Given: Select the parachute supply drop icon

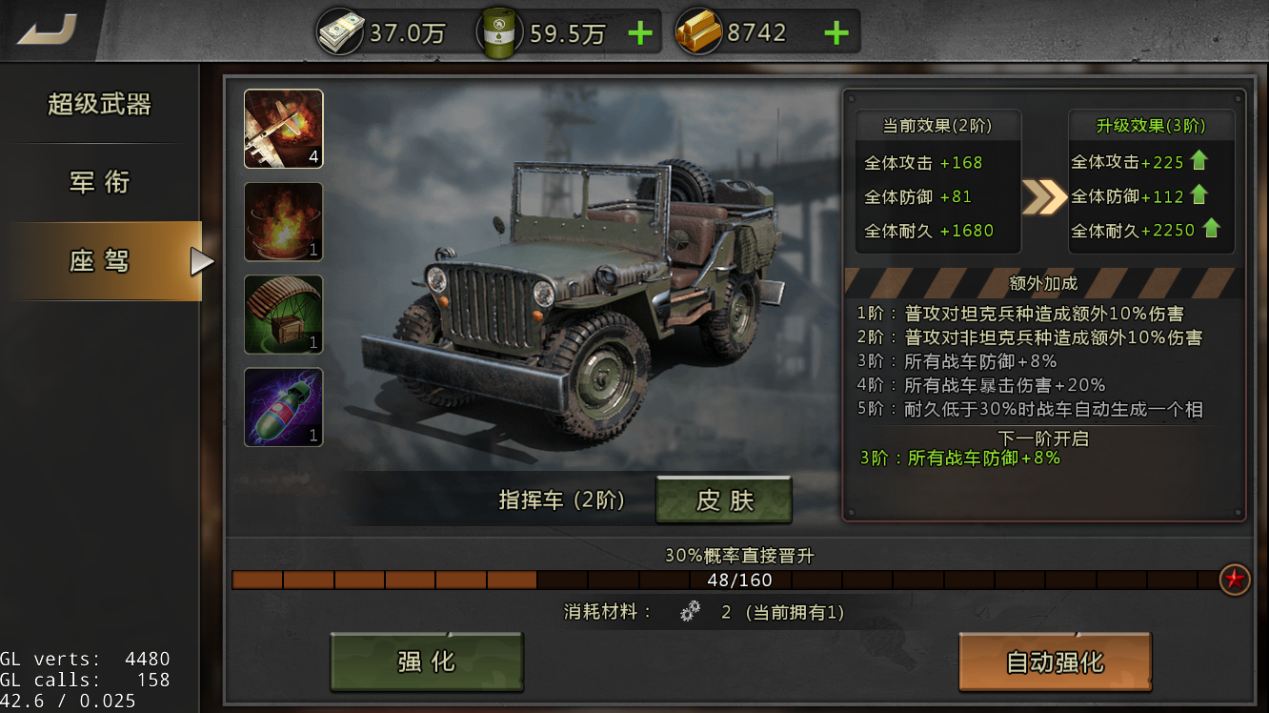Looking at the screenshot, I should tap(283, 314).
